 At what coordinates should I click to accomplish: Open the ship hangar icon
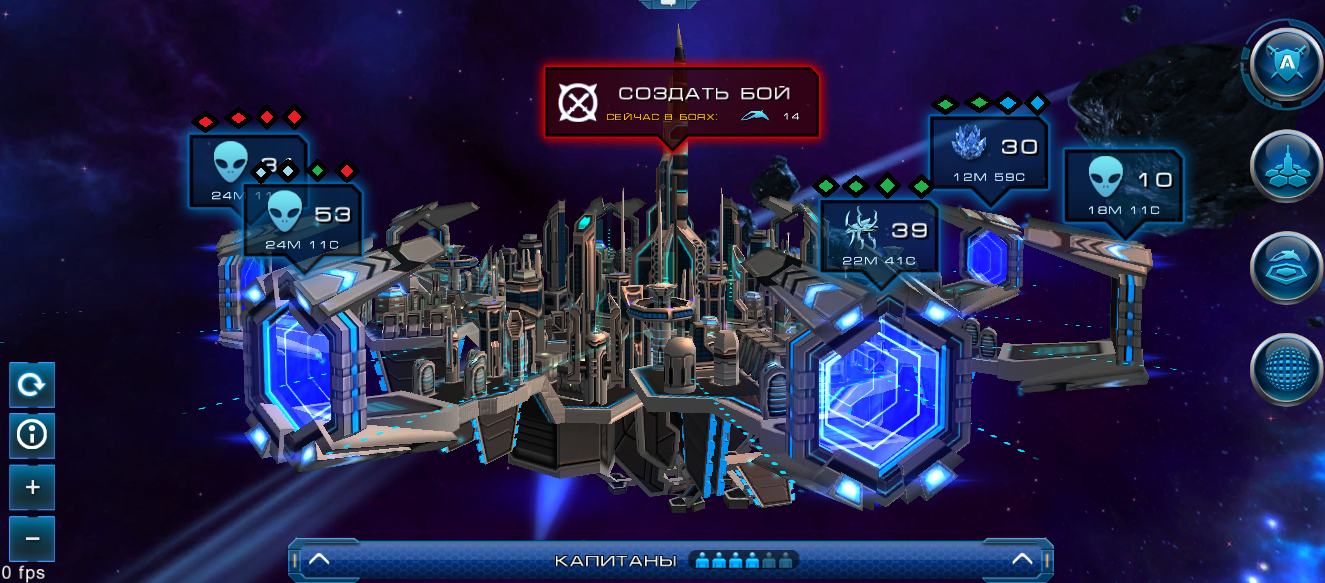click(x=1287, y=269)
